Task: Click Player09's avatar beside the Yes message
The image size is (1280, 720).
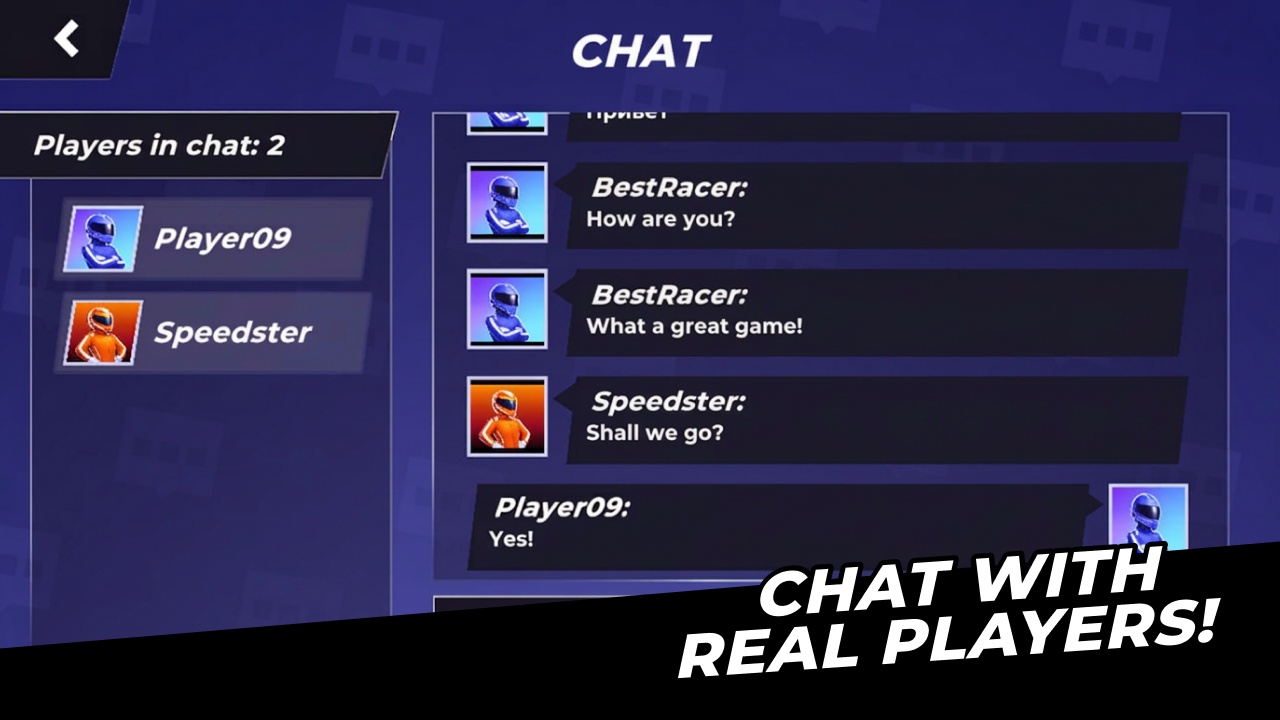Action: coord(1148,520)
